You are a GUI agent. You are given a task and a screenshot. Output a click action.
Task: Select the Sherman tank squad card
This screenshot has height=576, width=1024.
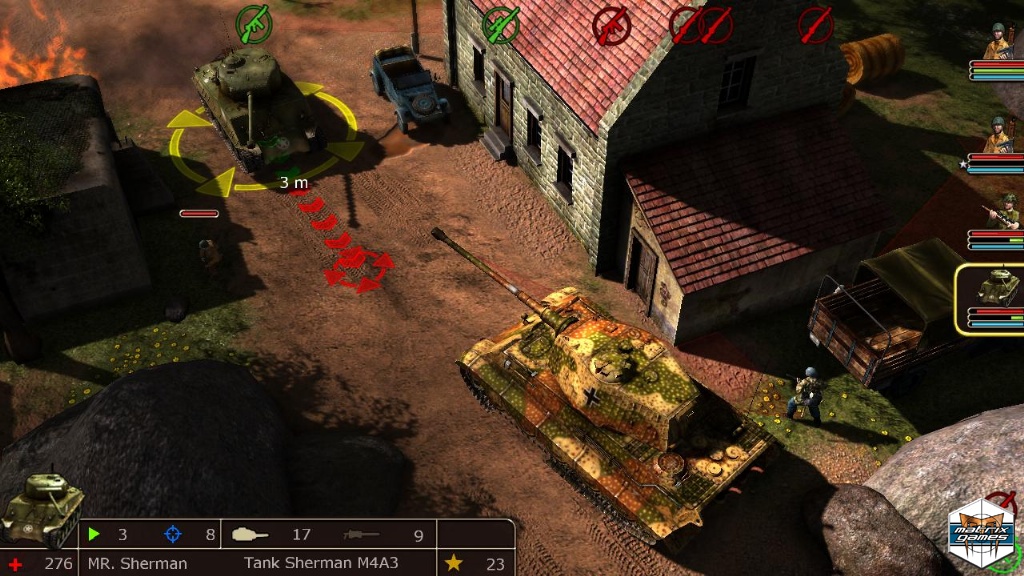pyautogui.click(x=992, y=297)
